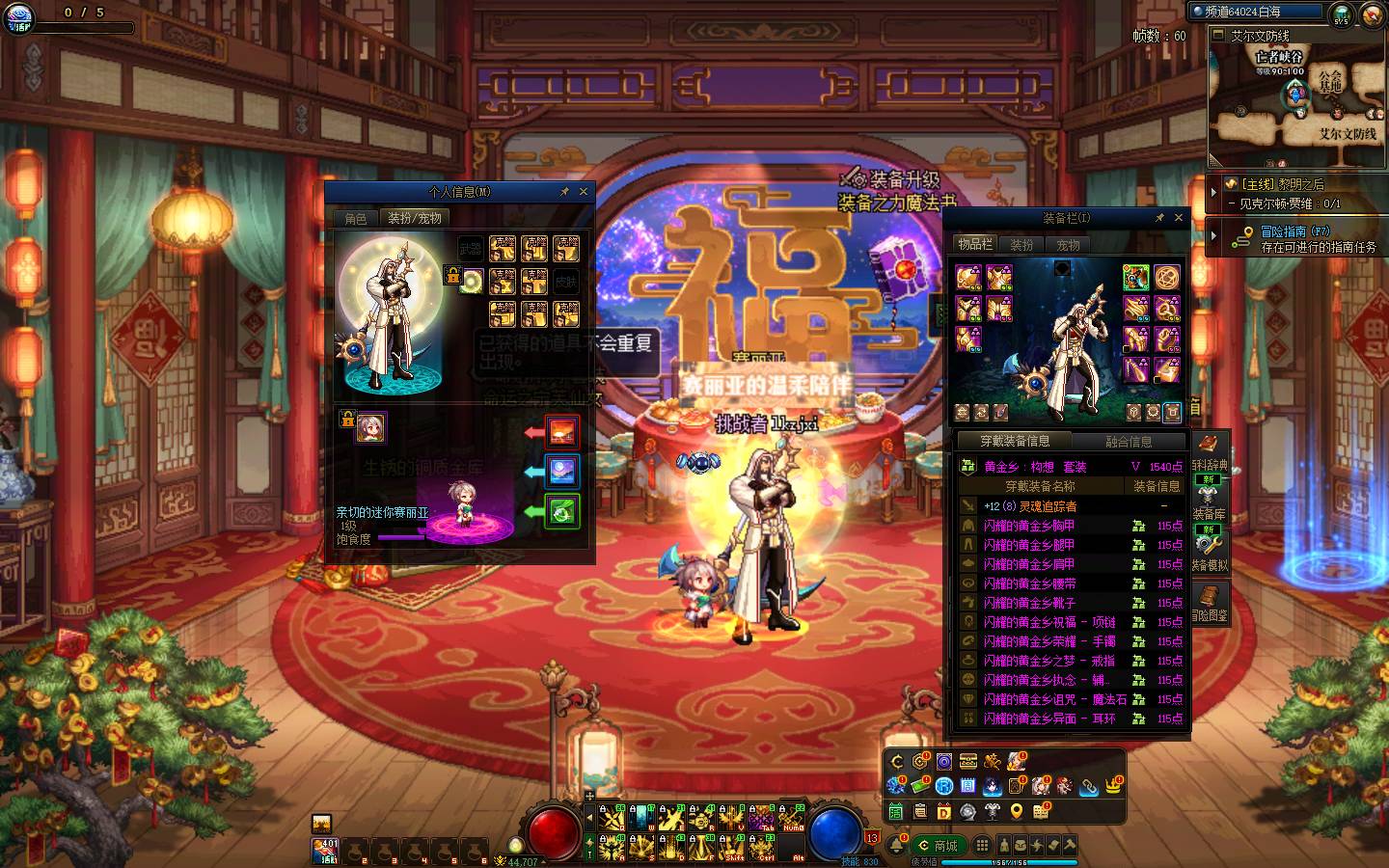Open the yellow map pin location icon
The width and height of the screenshot is (1389, 868).
pos(1017,811)
